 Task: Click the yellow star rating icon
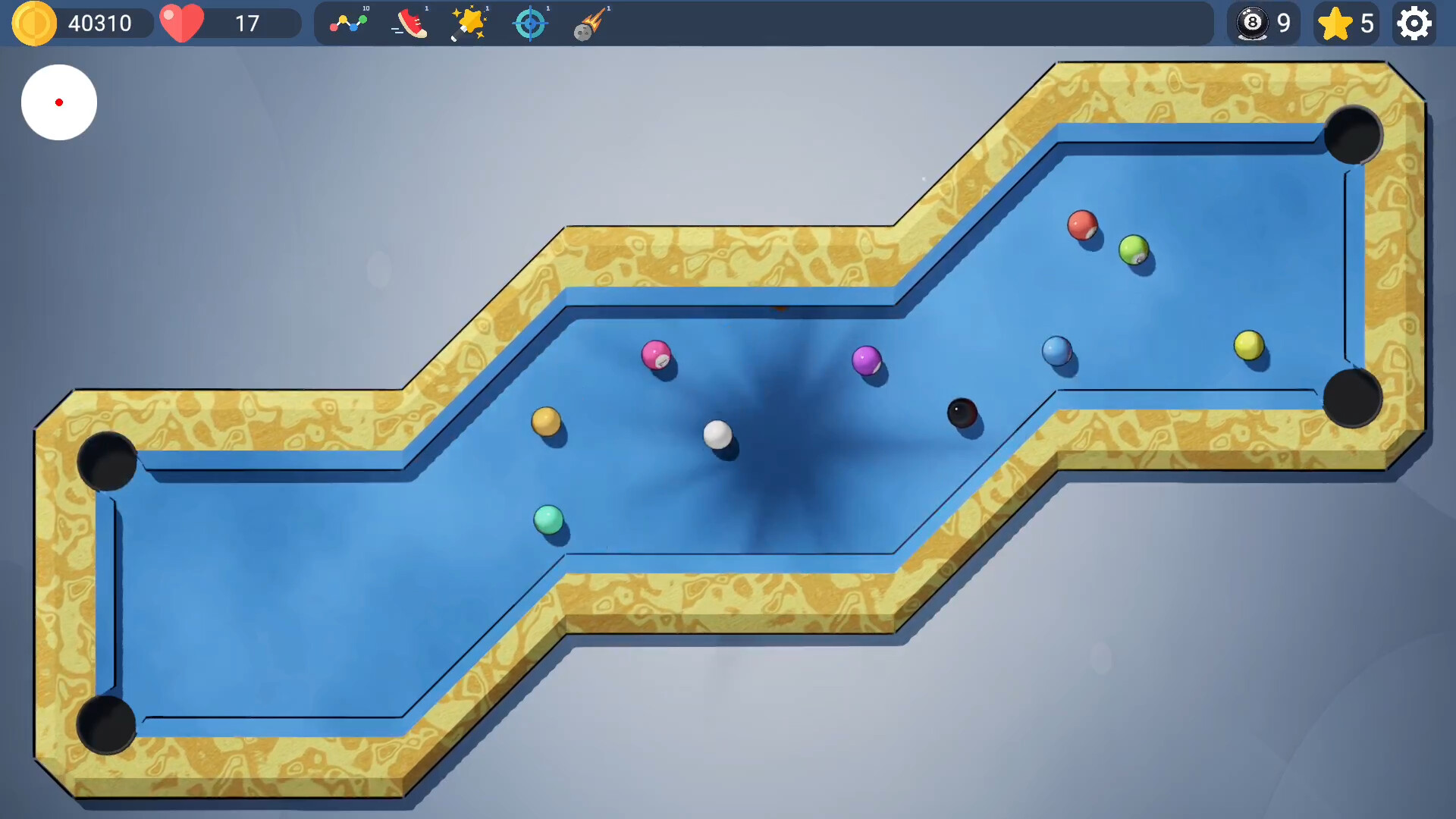coord(1336,24)
